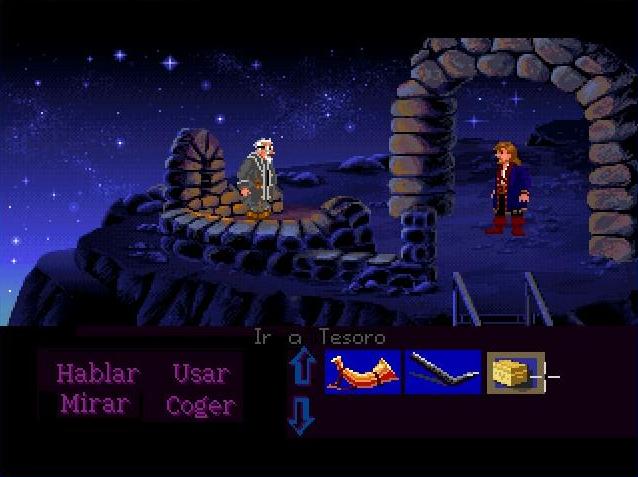Click the inventory up arrow
This screenshot has width=638, height=477.
[x=302, y=368]
